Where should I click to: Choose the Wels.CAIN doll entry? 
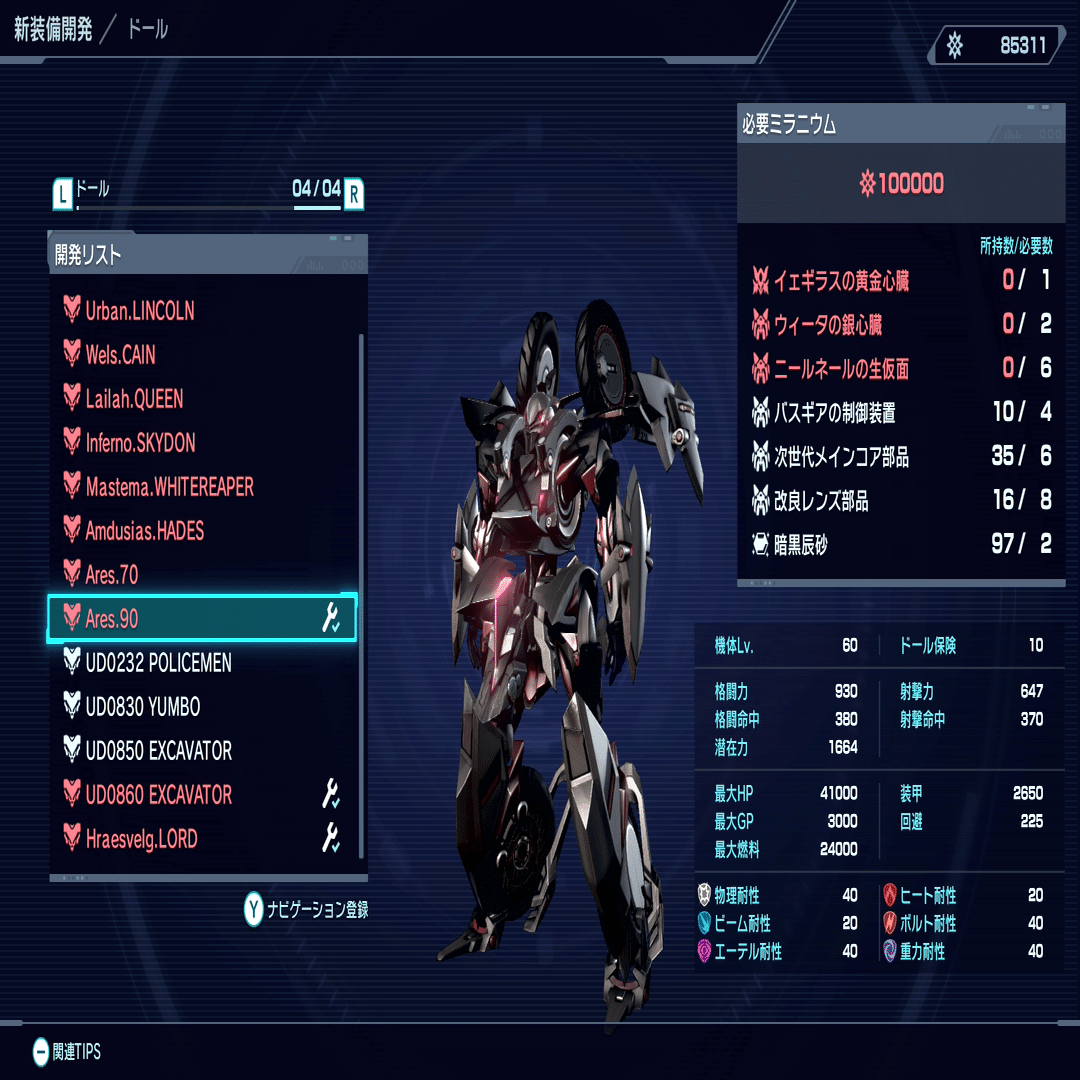pyautogui.click(x=121, y=355)
